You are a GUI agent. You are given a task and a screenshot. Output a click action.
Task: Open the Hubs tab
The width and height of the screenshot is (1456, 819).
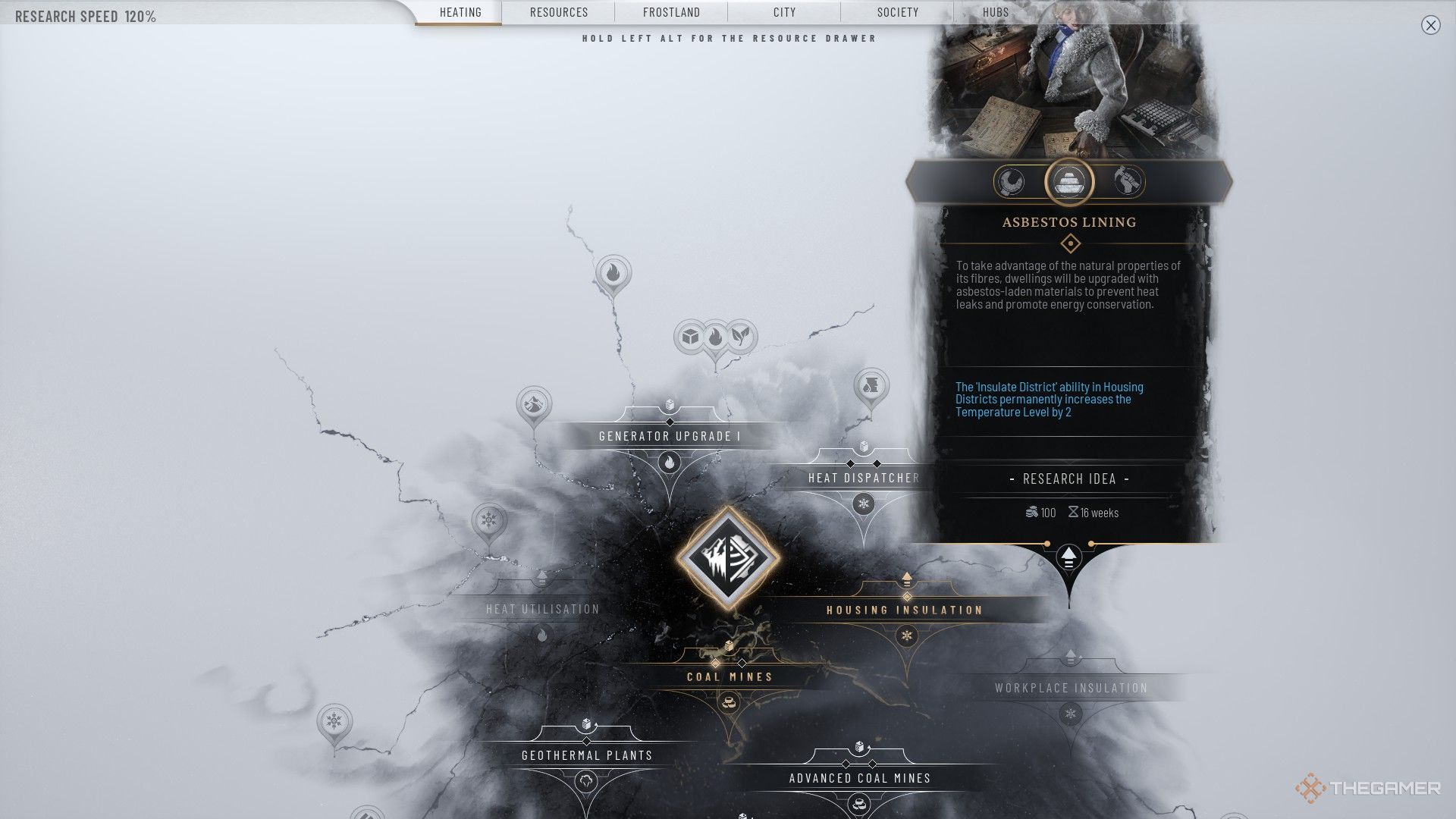click(x=996, y=12)
